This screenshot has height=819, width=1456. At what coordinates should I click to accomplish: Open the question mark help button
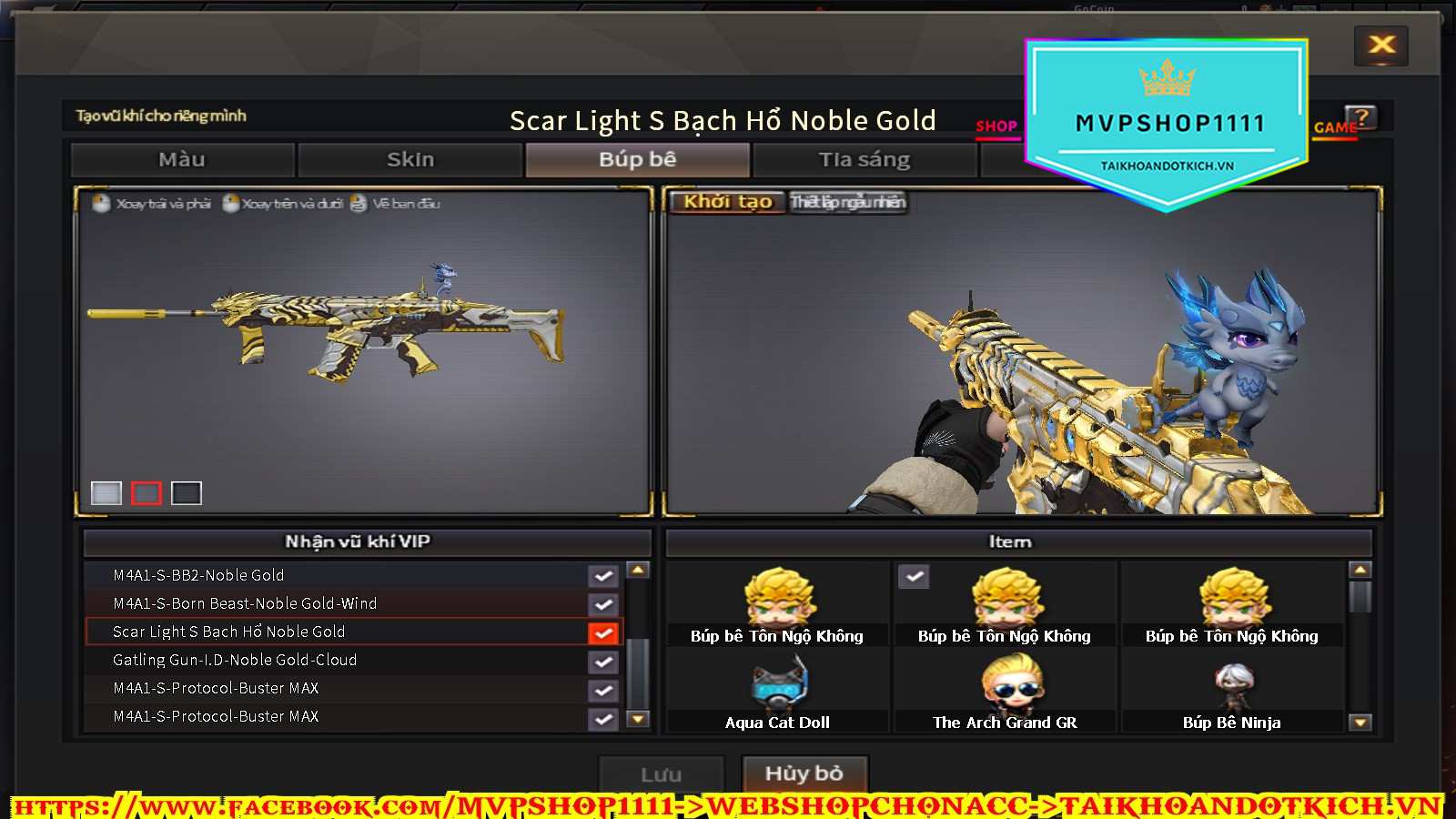pos(1362,117)
